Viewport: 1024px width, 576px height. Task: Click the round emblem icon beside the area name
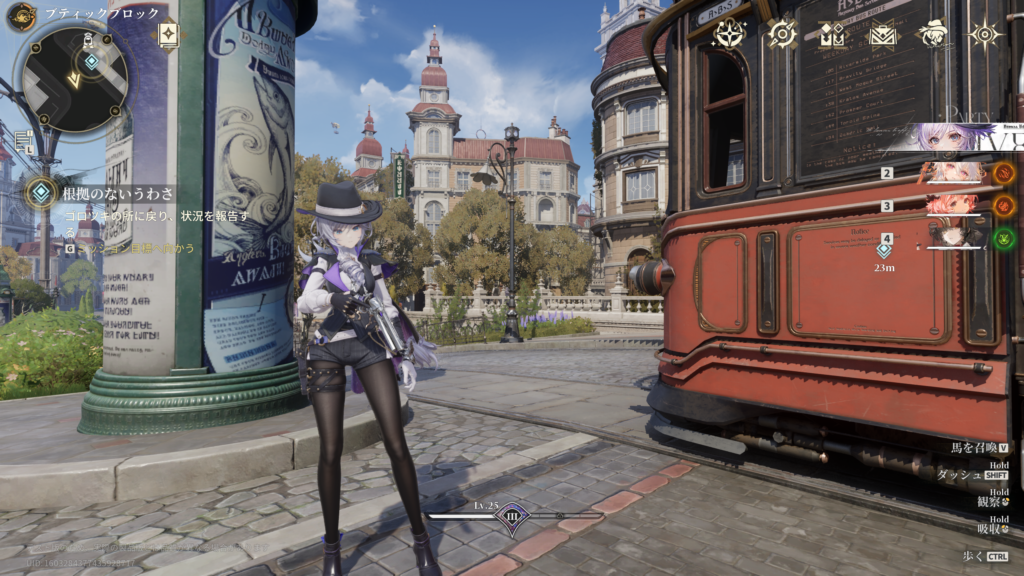(x=21, y=15)
